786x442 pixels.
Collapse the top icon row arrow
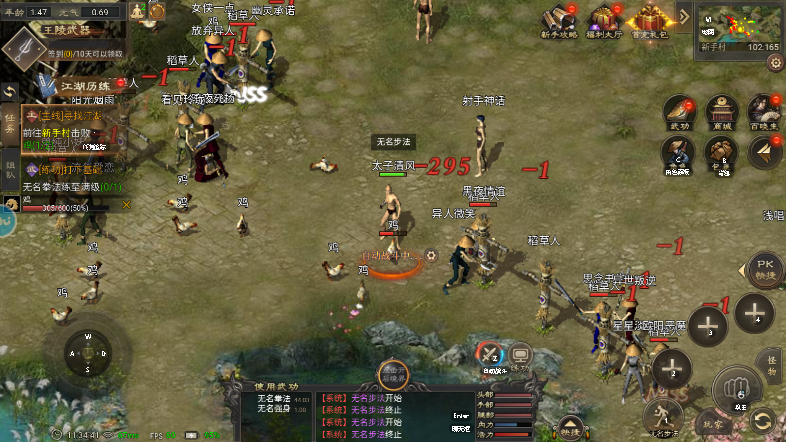tap(685, 16)
